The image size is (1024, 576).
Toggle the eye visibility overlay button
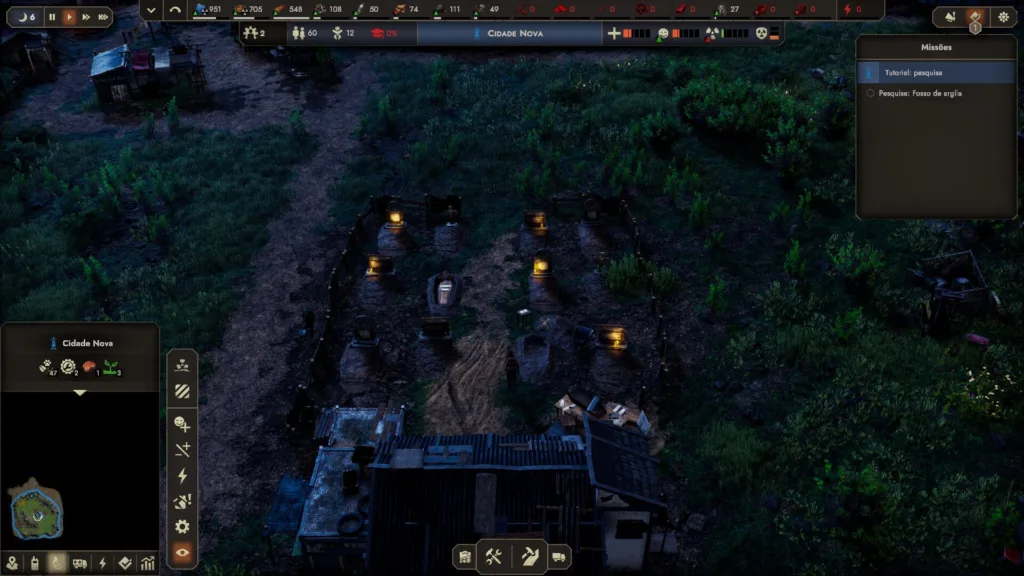pyautogui.click(x=182, y=552)
